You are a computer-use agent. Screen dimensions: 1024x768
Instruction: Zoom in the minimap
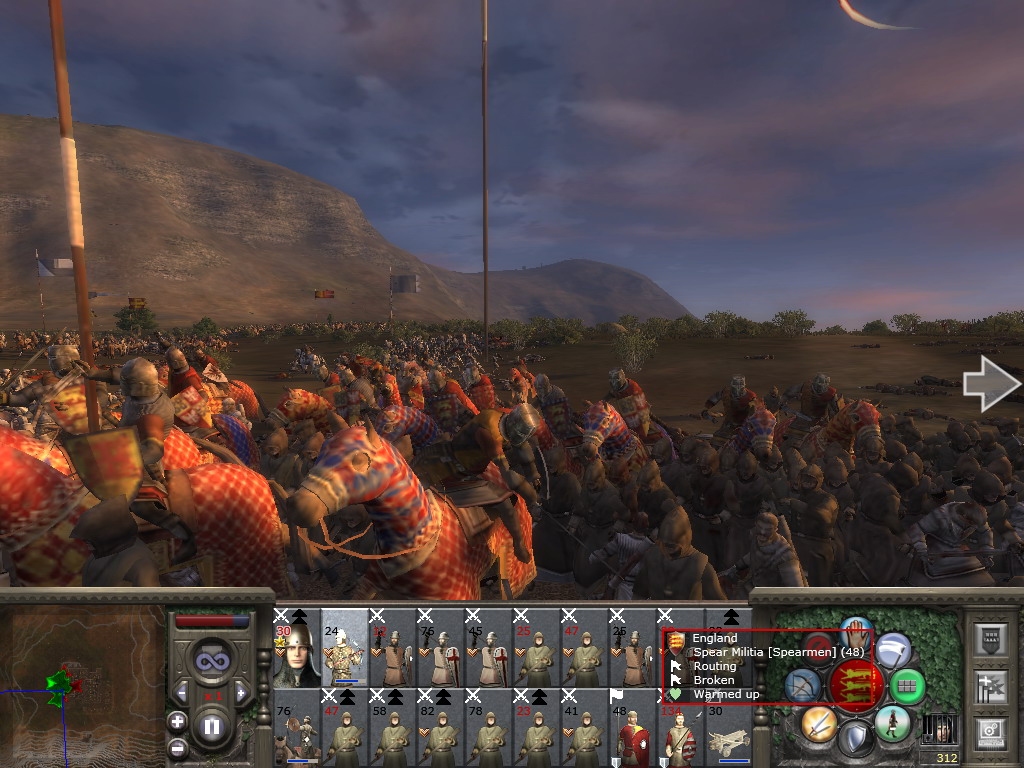point(177,721)
